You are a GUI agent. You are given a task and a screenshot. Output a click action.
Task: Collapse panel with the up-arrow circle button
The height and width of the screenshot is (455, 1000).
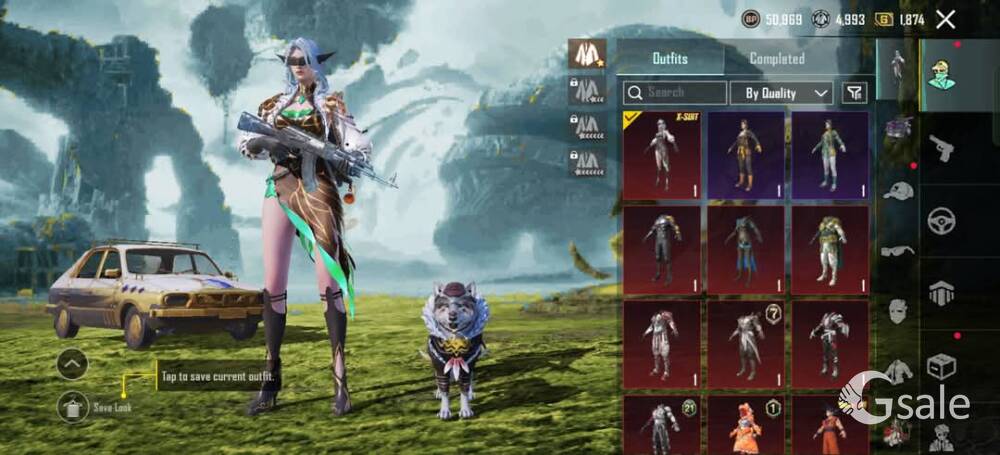72,364
